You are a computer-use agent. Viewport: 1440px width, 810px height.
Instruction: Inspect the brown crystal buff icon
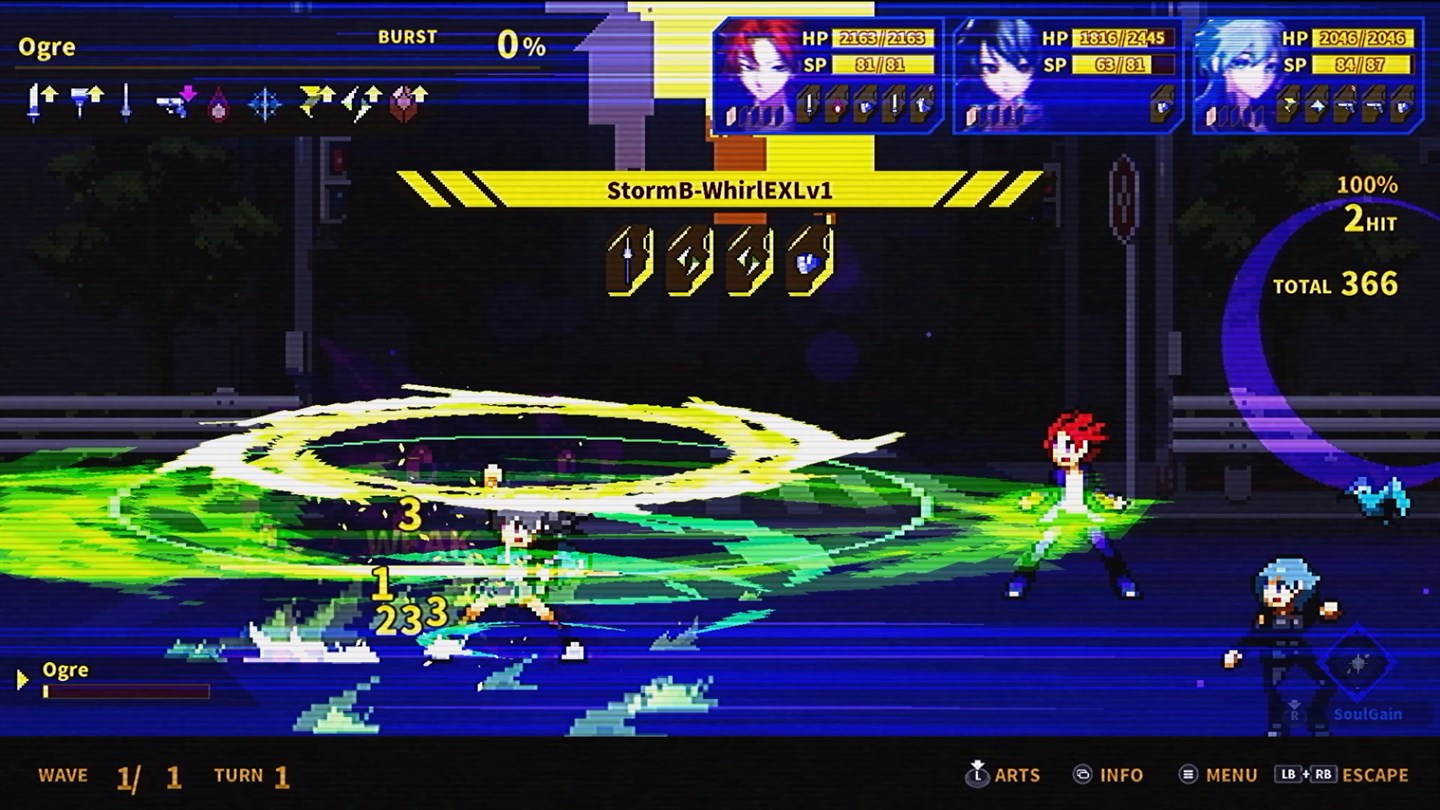[407, 102]
